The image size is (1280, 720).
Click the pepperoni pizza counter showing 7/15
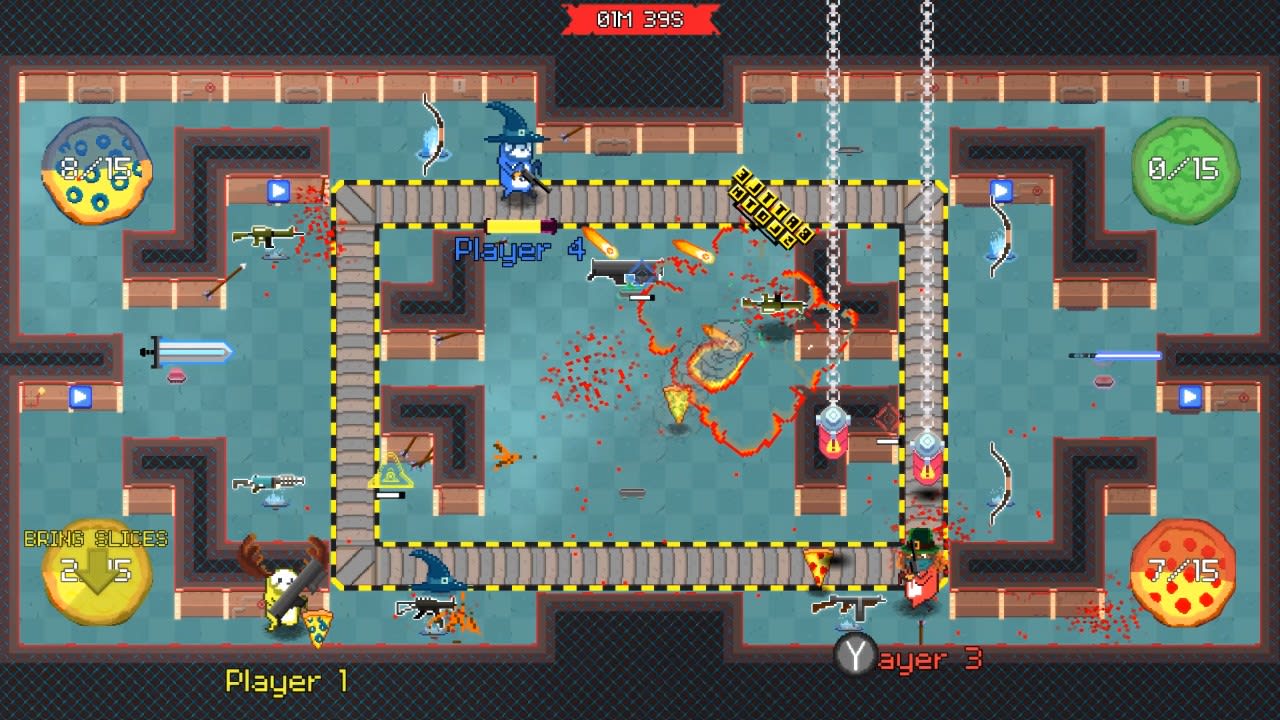1185,570
